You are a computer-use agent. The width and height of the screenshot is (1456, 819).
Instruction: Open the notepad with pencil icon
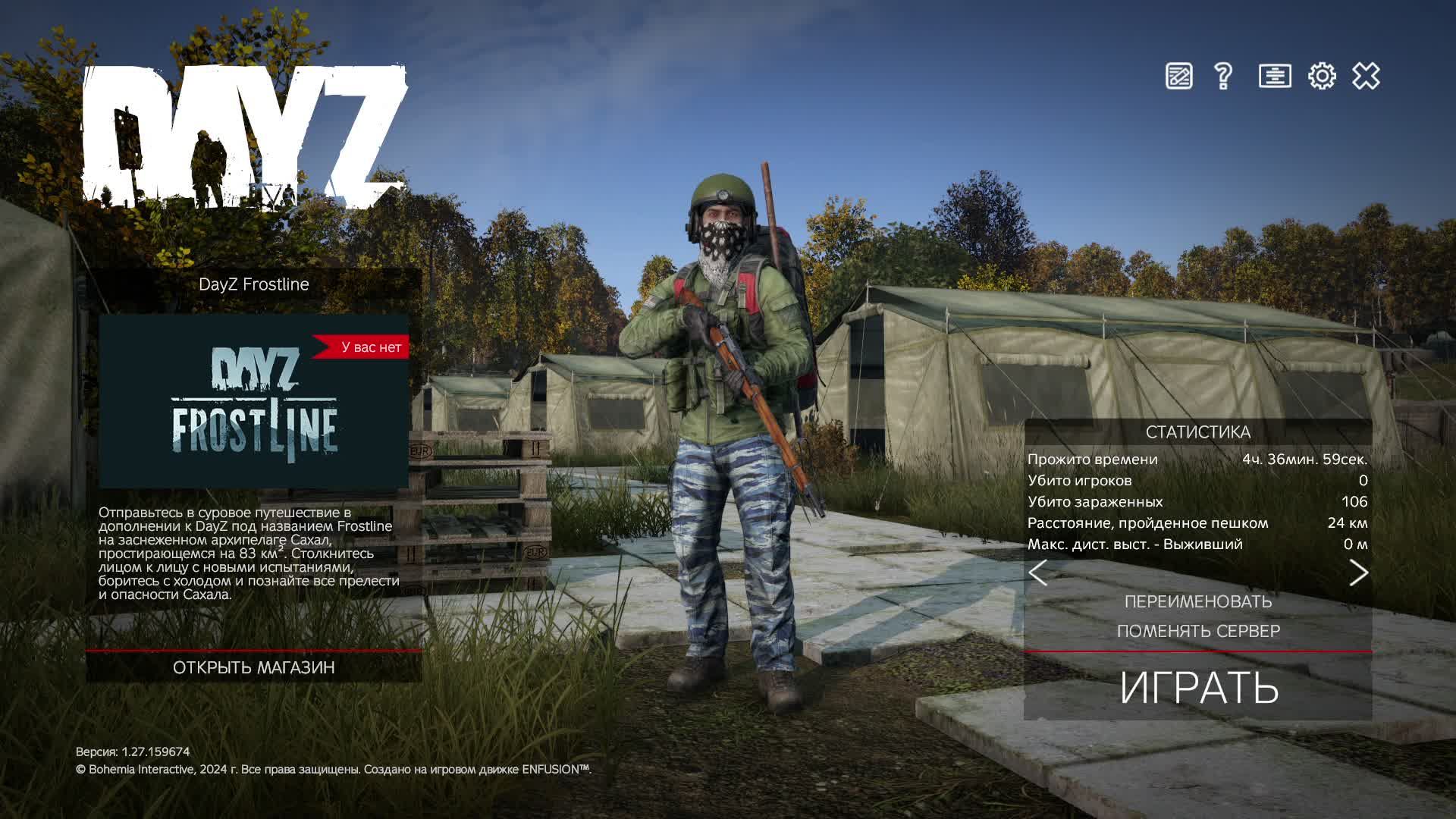[1178, 76]
